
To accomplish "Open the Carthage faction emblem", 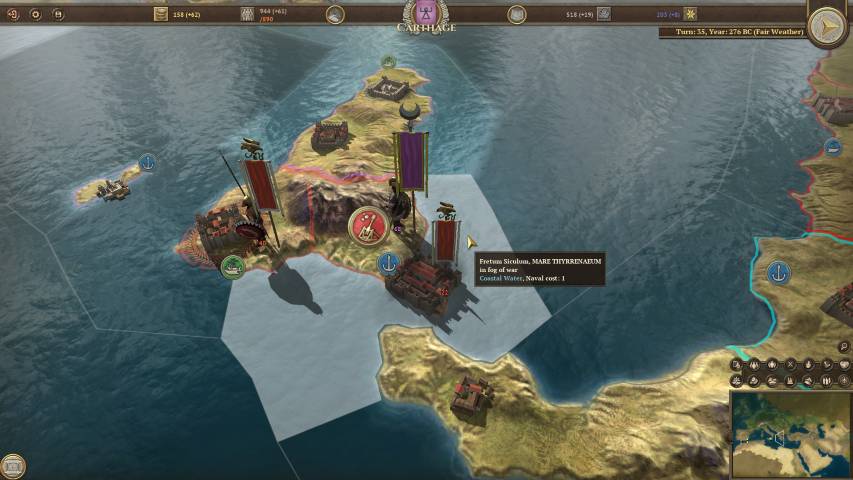I will 426,12.
